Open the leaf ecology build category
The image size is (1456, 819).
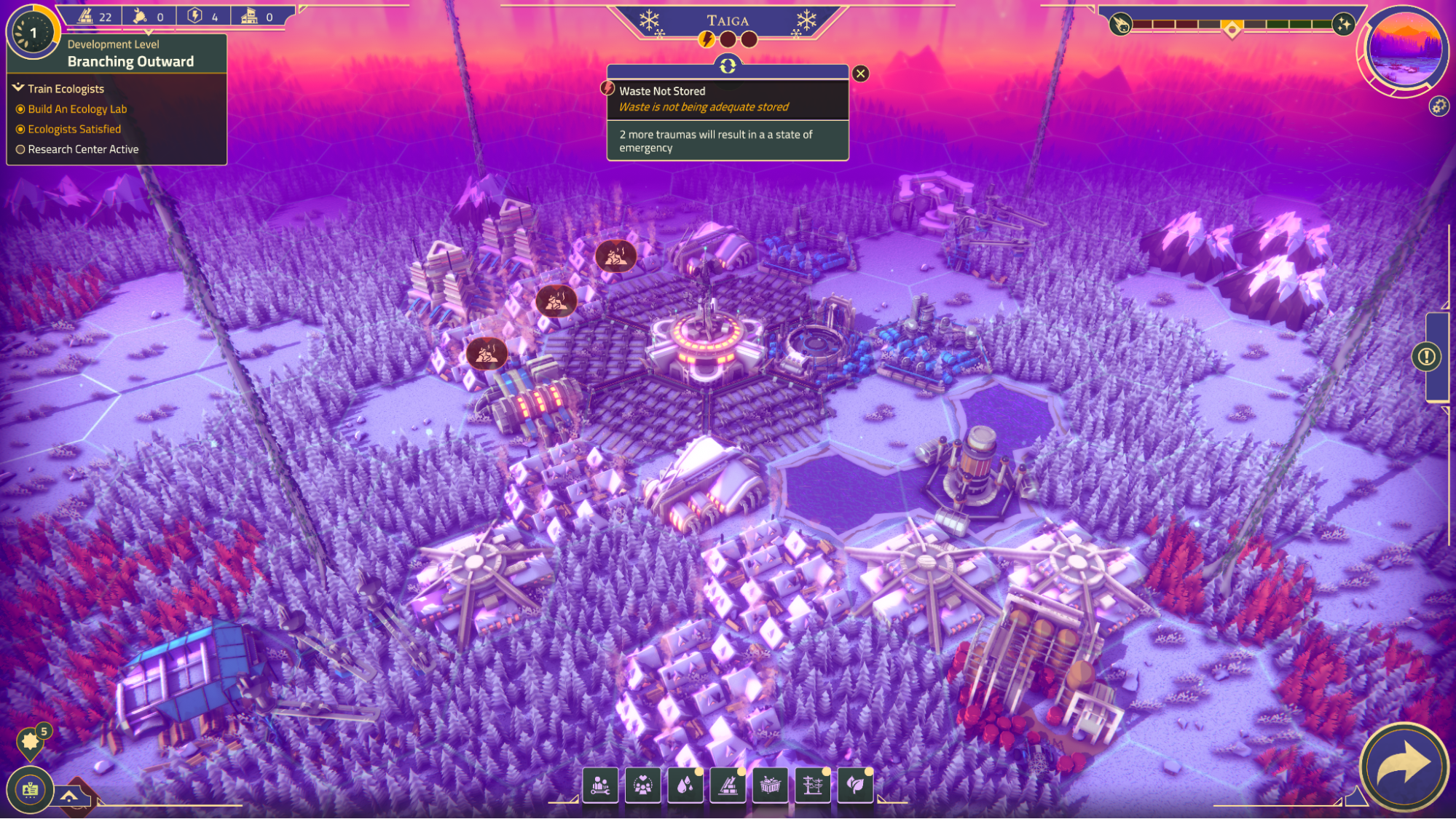tap(855, 786)
